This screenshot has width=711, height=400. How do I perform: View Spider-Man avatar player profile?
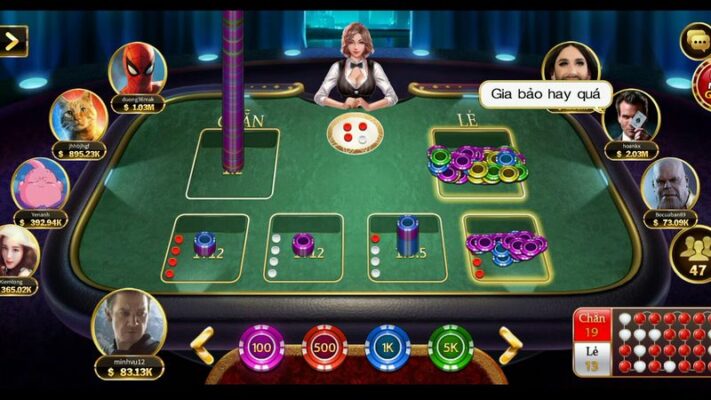(137, 69)
